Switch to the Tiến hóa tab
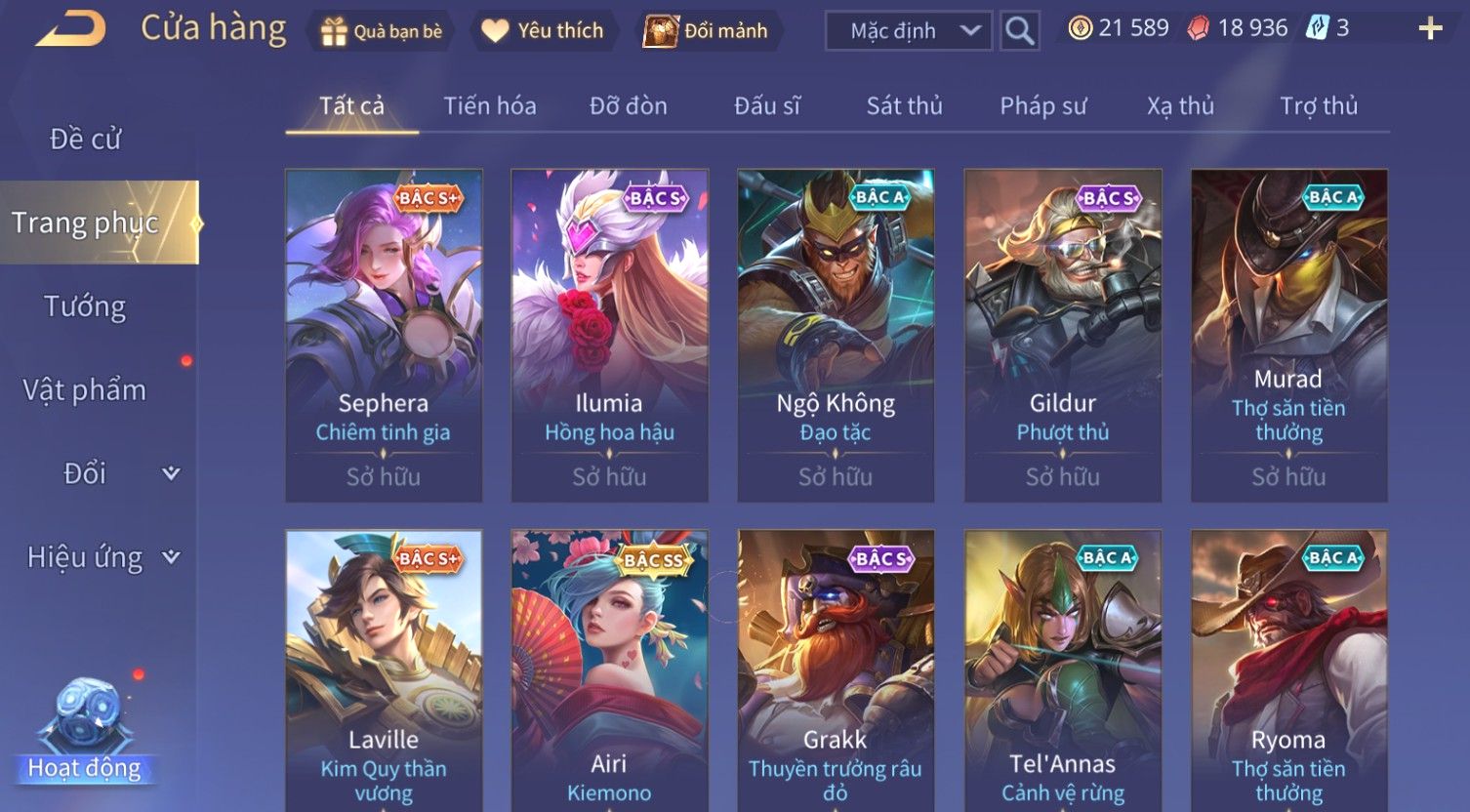Viewport: 1470px width, 812px height. point(490,105)
